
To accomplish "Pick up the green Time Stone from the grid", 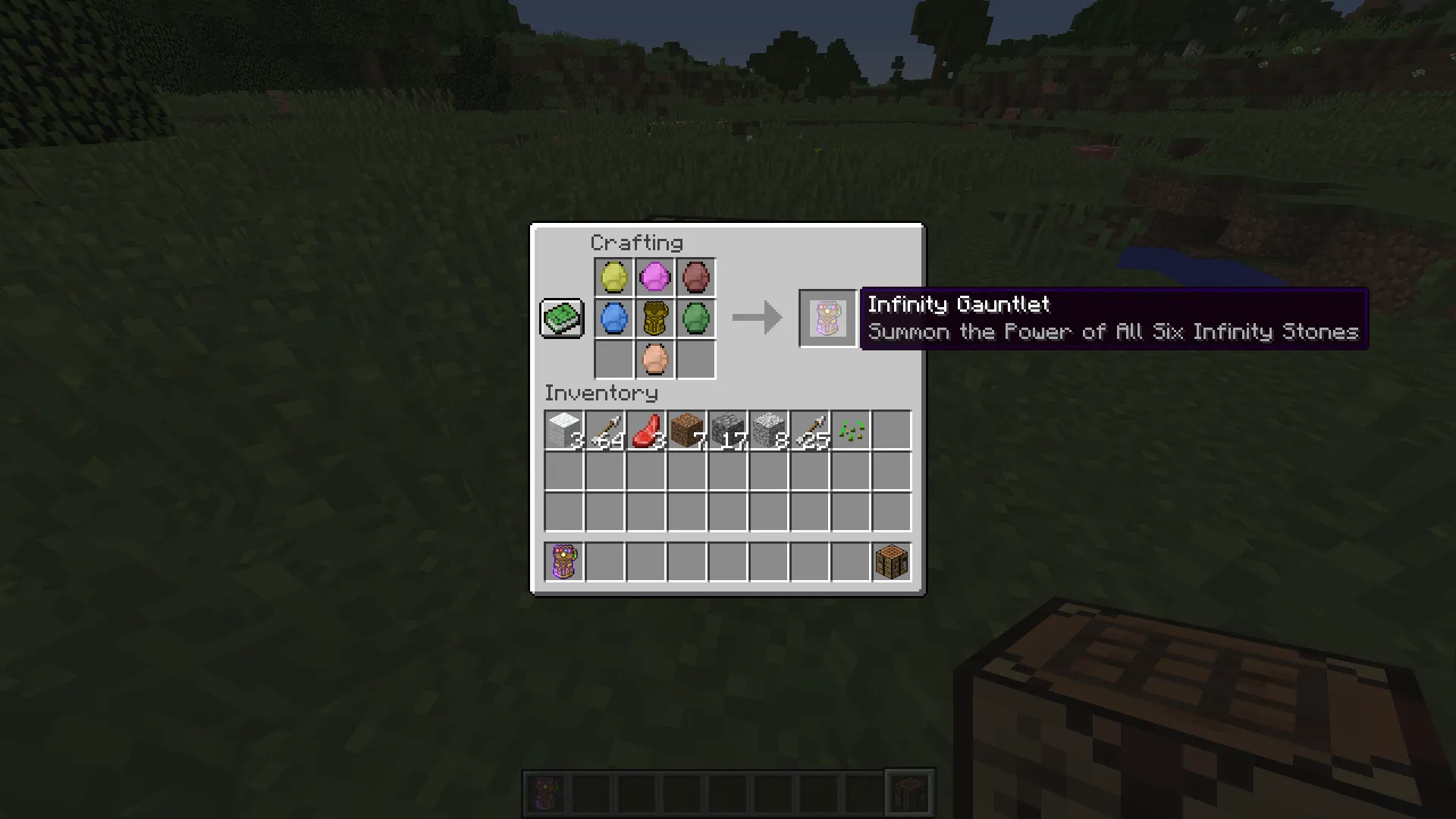I will (695, 318).
